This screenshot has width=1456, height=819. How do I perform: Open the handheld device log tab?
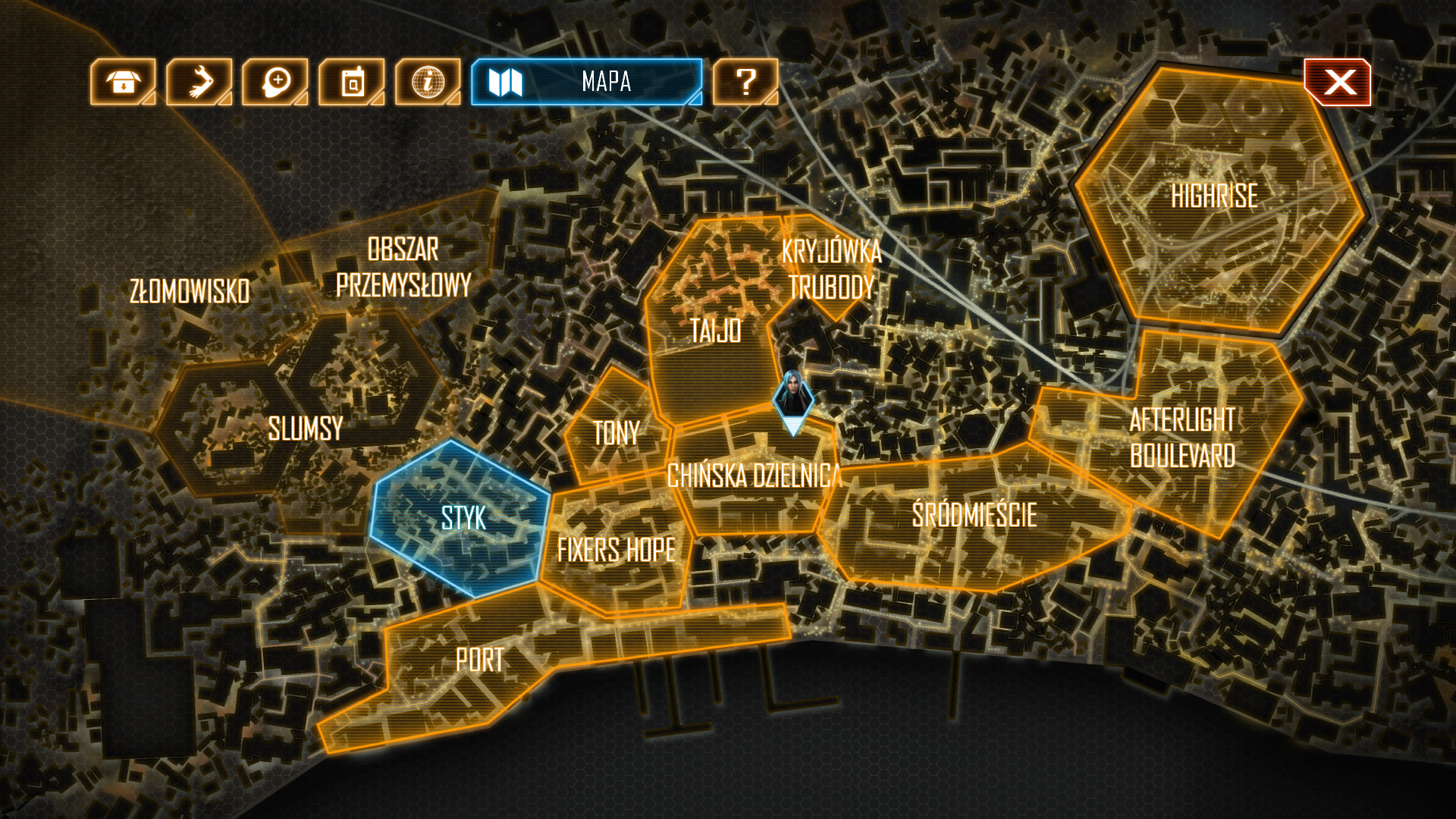pos(352,82)
